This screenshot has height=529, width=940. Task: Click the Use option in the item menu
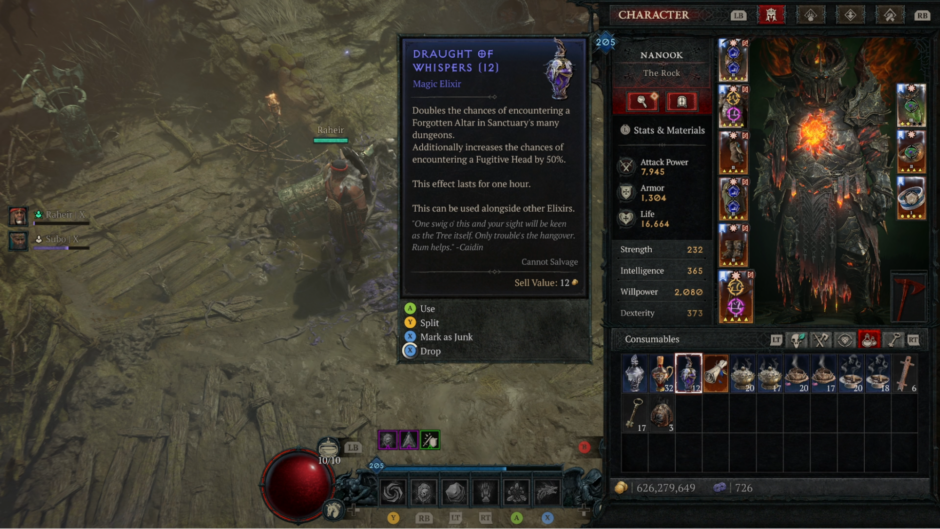428,309
